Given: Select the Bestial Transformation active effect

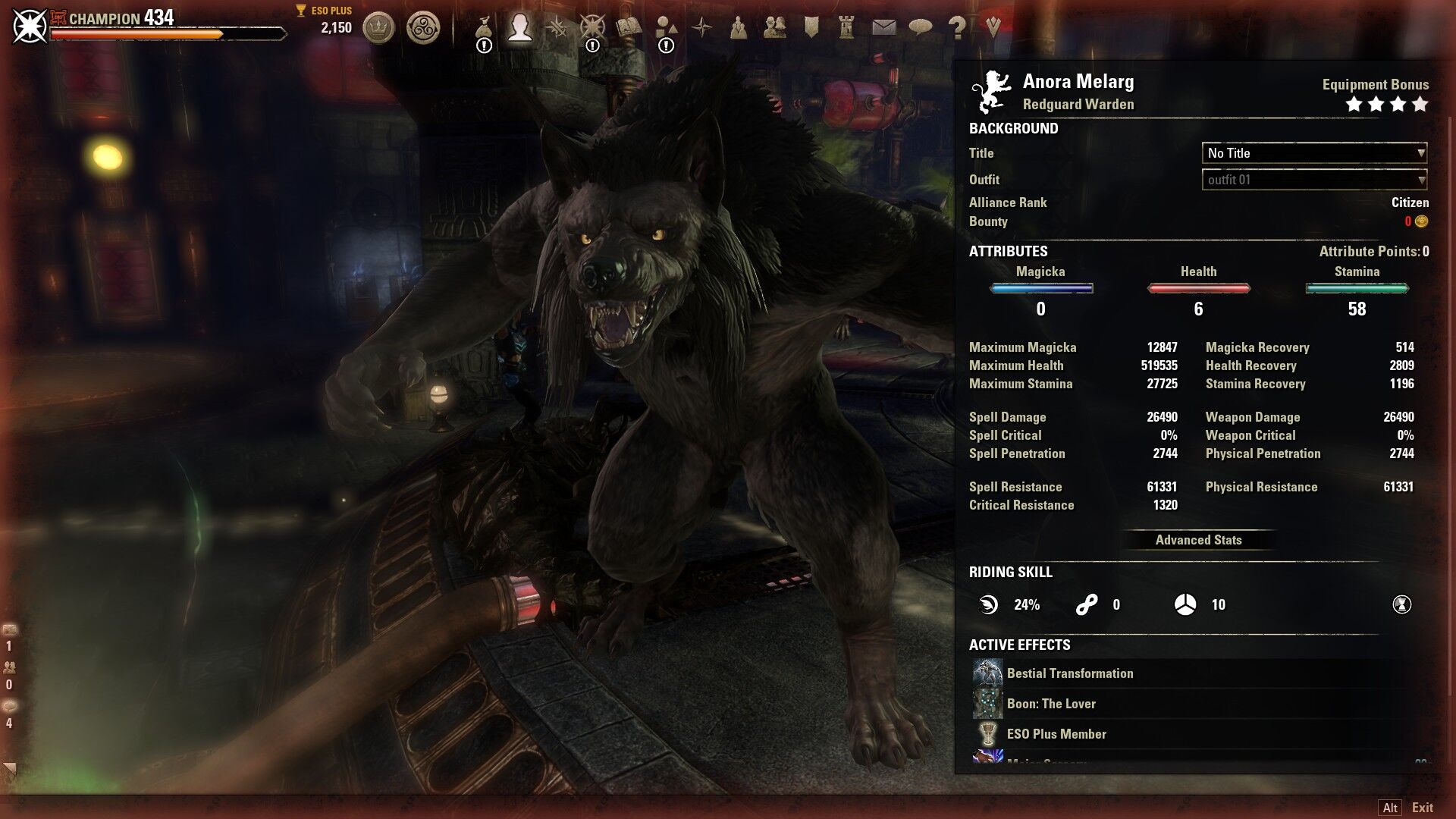Looking at the screenshot, I should tap(1069, 673).
